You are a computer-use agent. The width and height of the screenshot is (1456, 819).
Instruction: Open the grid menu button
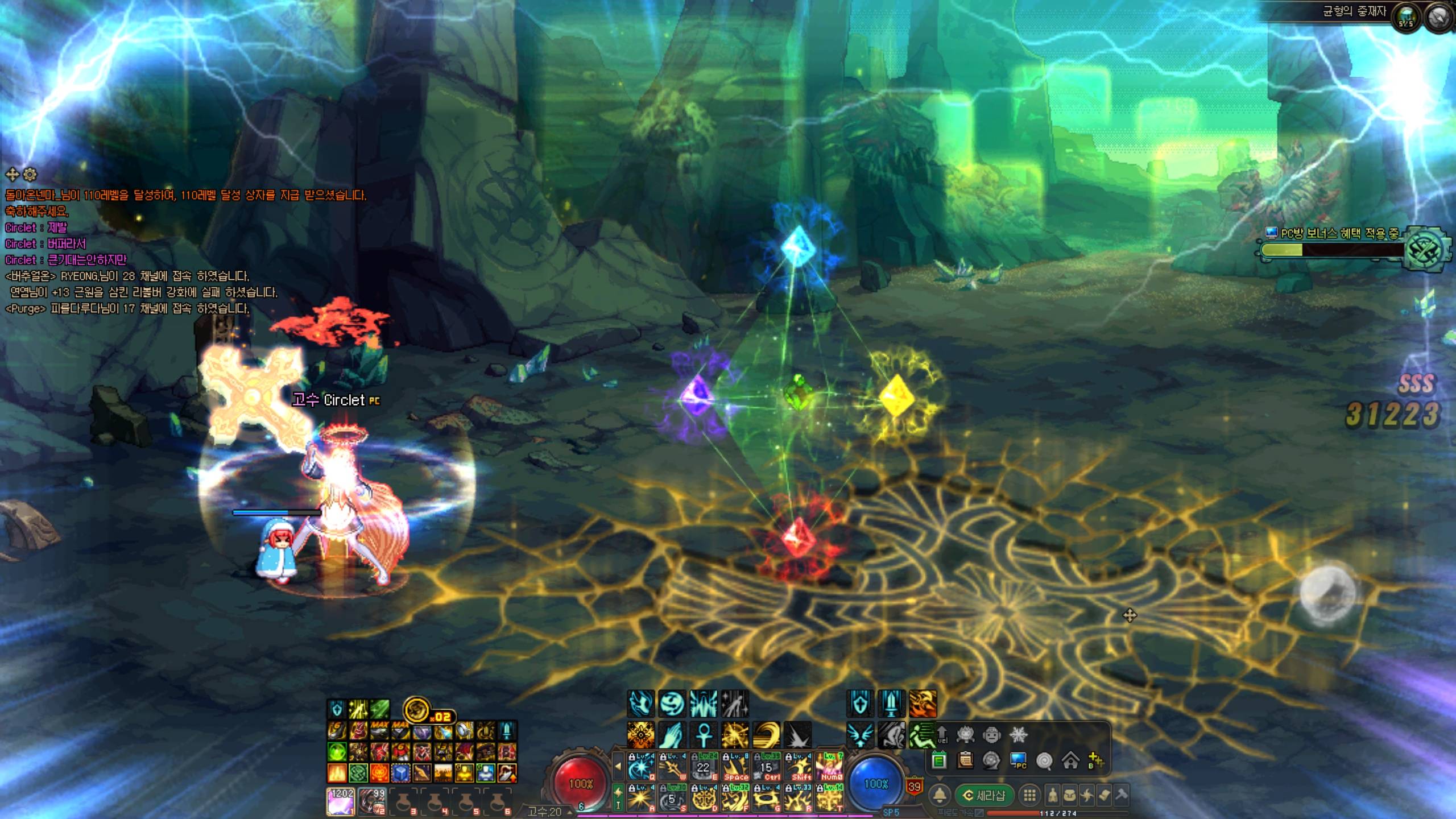point(1029,795)
